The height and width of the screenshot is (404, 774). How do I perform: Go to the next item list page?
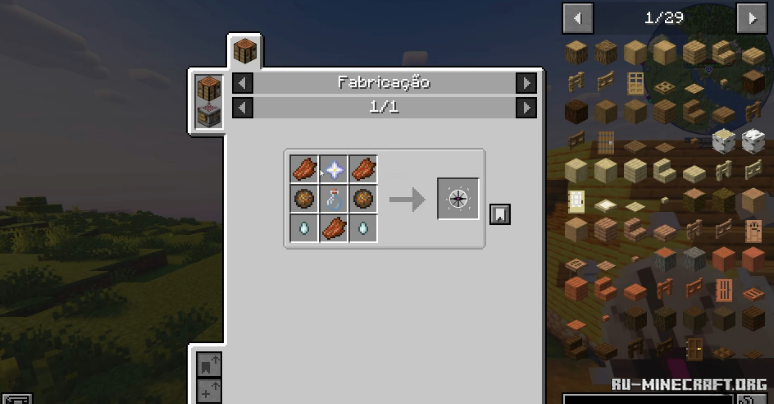pyautogui.click(x=750, y=17)
